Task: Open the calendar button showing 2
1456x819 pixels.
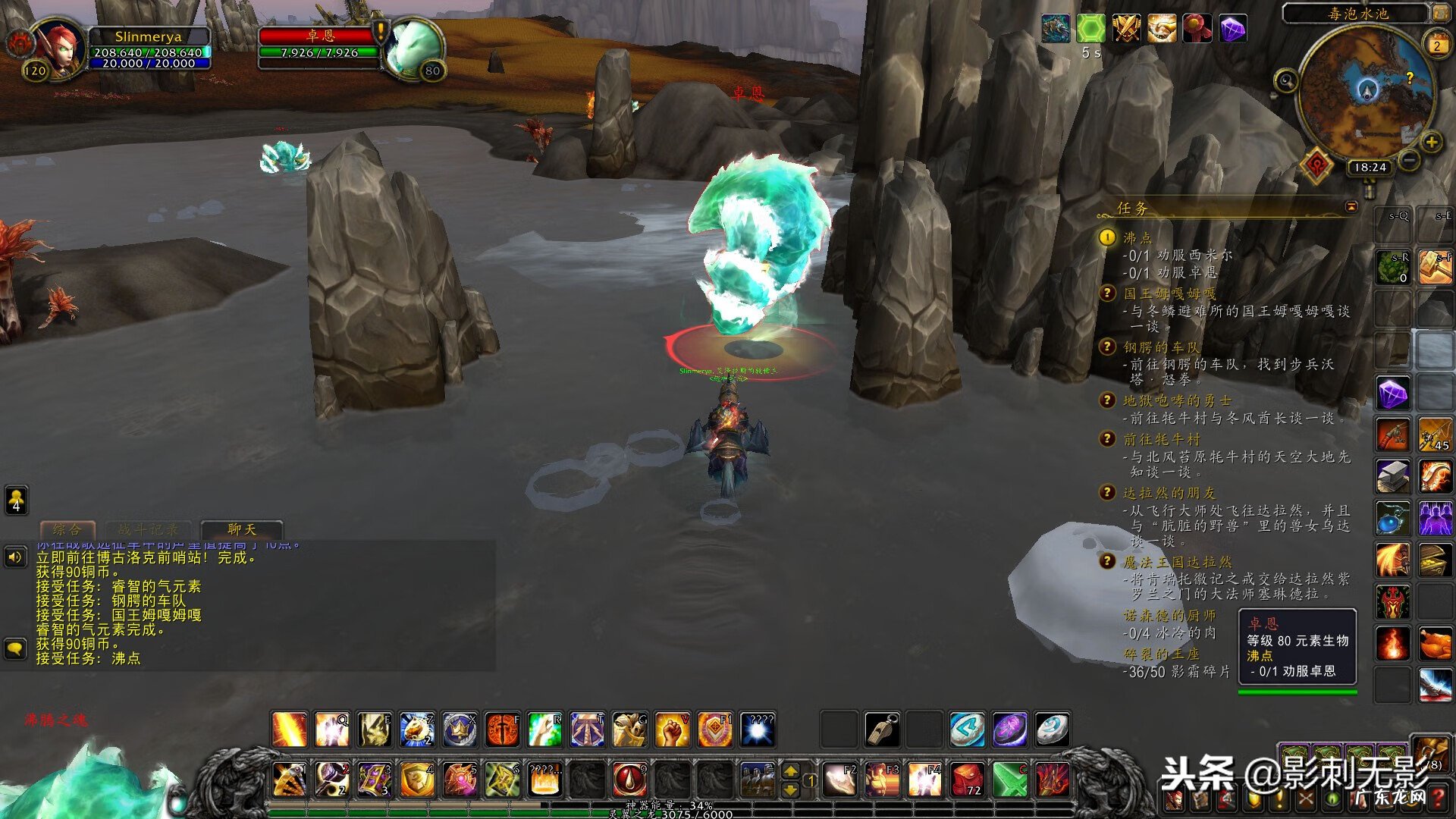Action: point(1437,45)
